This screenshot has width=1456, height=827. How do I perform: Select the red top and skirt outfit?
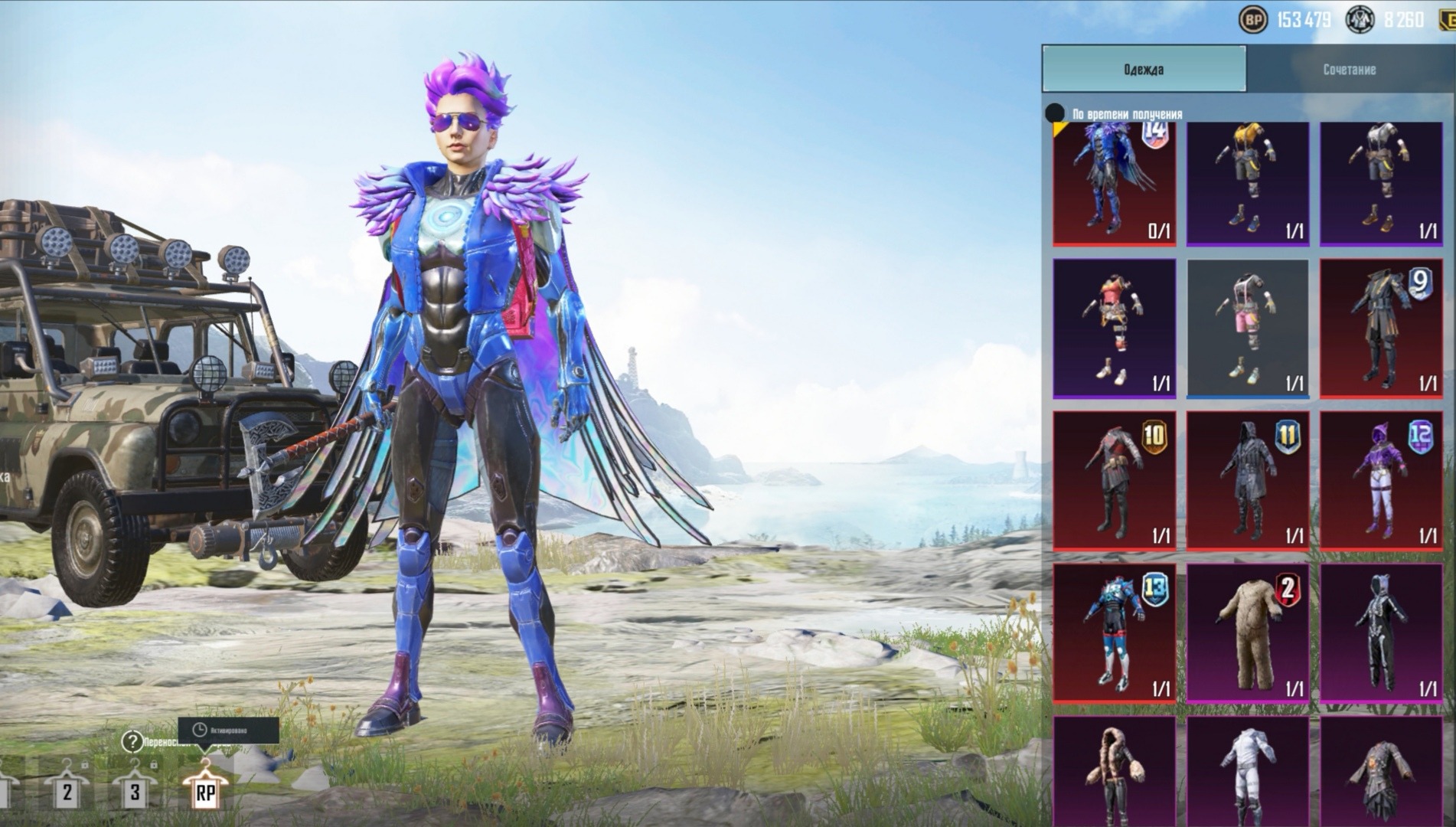(x=1114, y=328)
